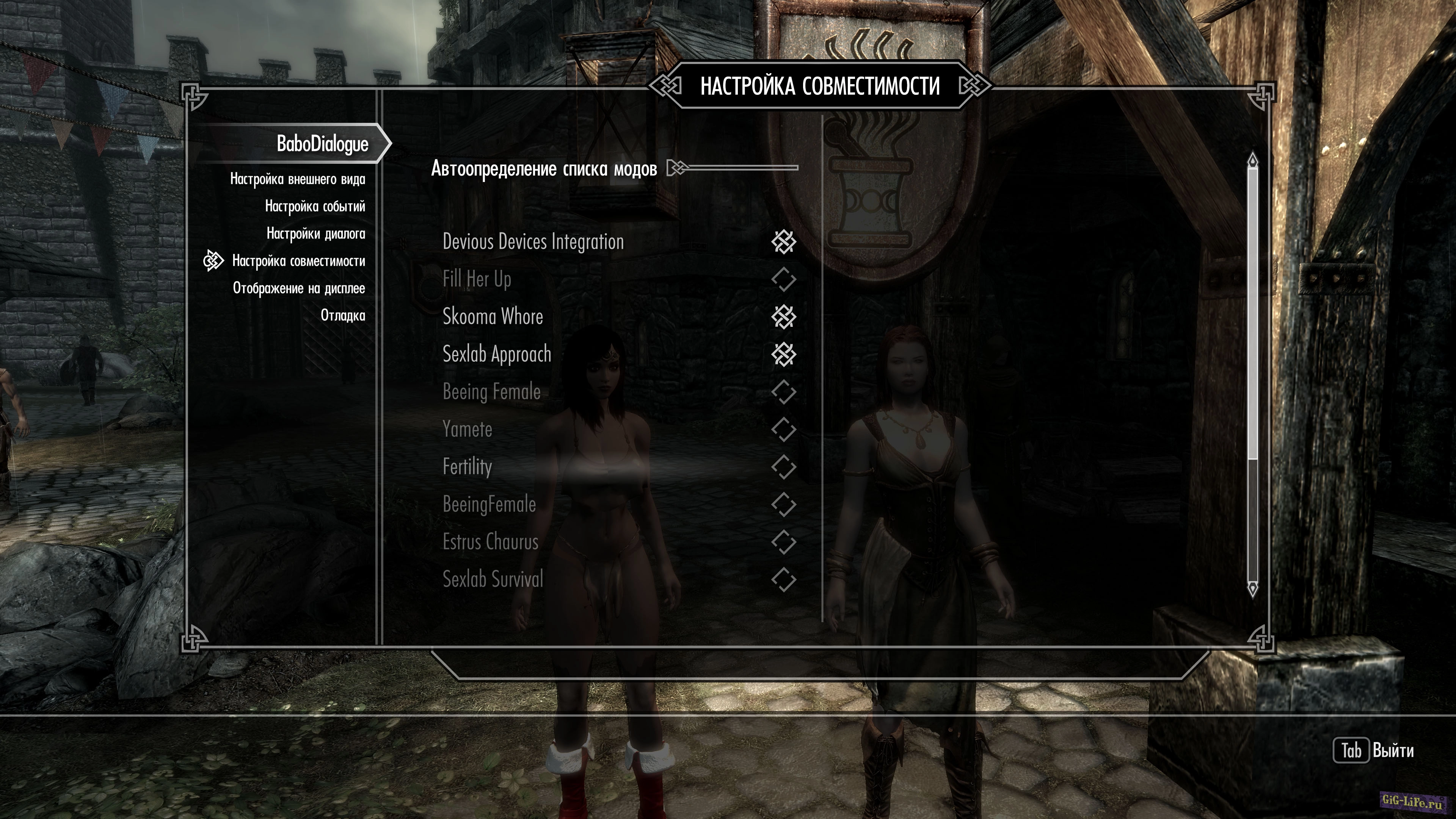Viewport: 1456px width, 819px height.
Task: Enable the Estrus Chaurus option
Action: pos(783,542)
